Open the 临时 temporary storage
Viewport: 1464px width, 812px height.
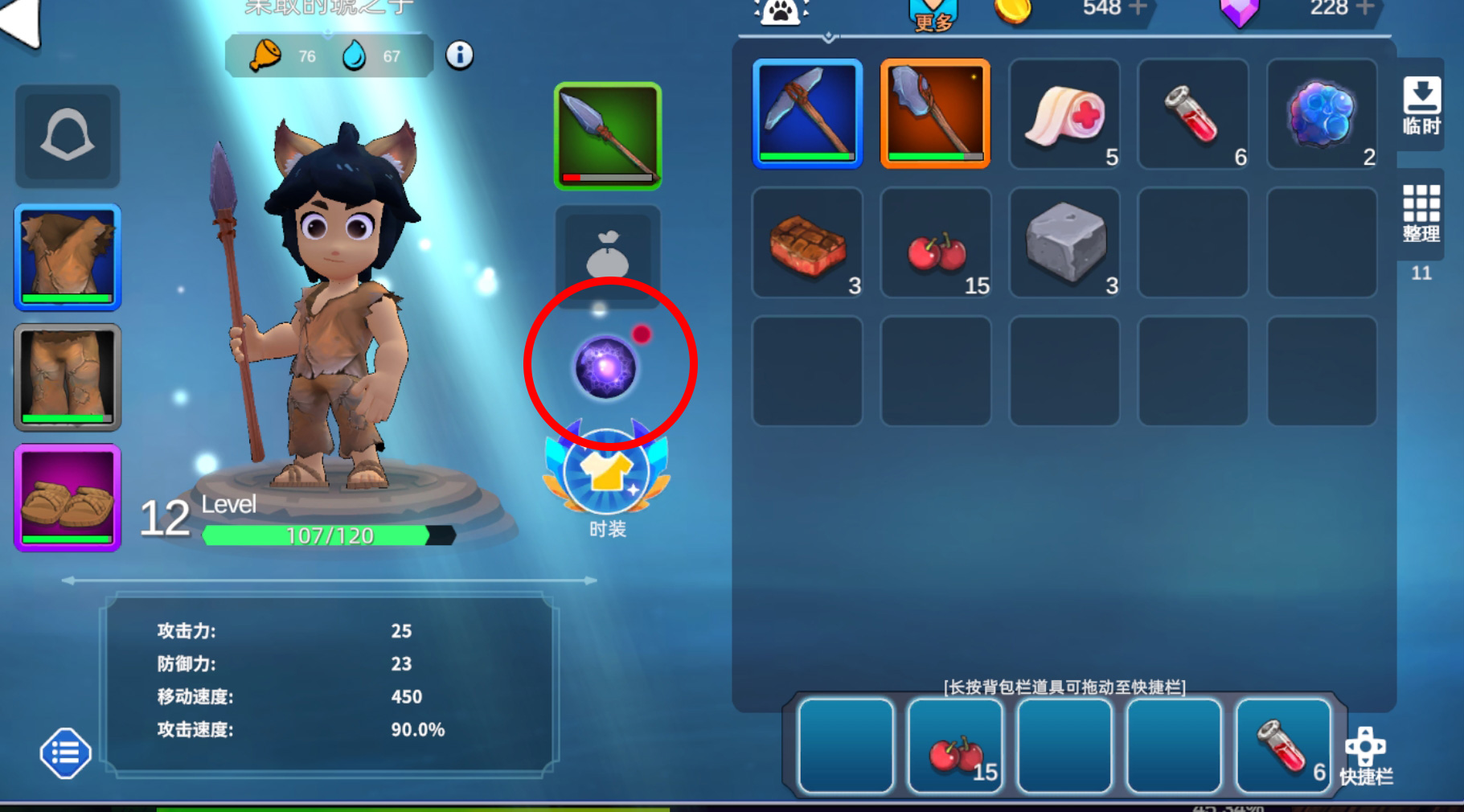[x=1421, y=105]
